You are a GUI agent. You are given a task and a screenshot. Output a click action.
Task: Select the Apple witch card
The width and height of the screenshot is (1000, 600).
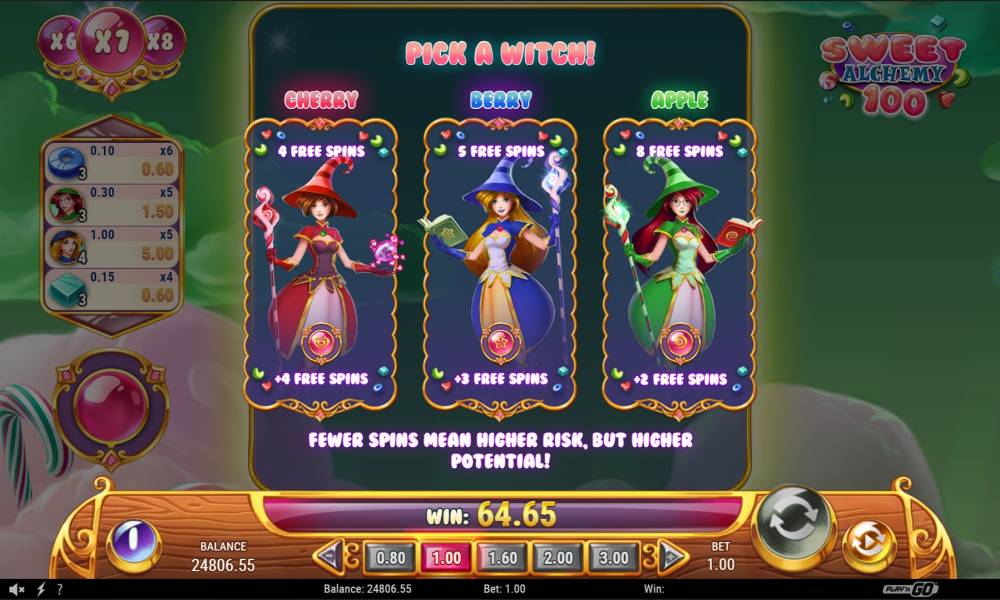(680, 265)
